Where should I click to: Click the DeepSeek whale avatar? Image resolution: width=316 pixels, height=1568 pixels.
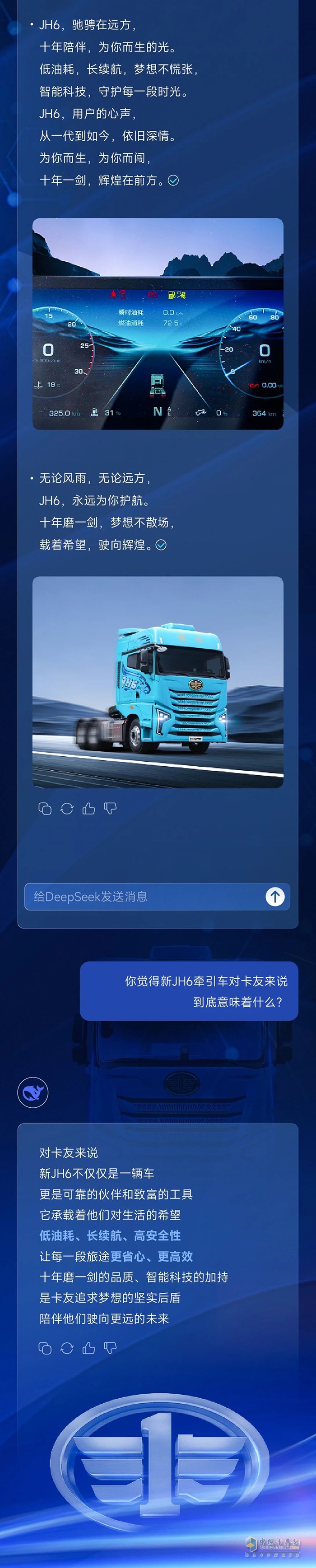click(32, 1092)
